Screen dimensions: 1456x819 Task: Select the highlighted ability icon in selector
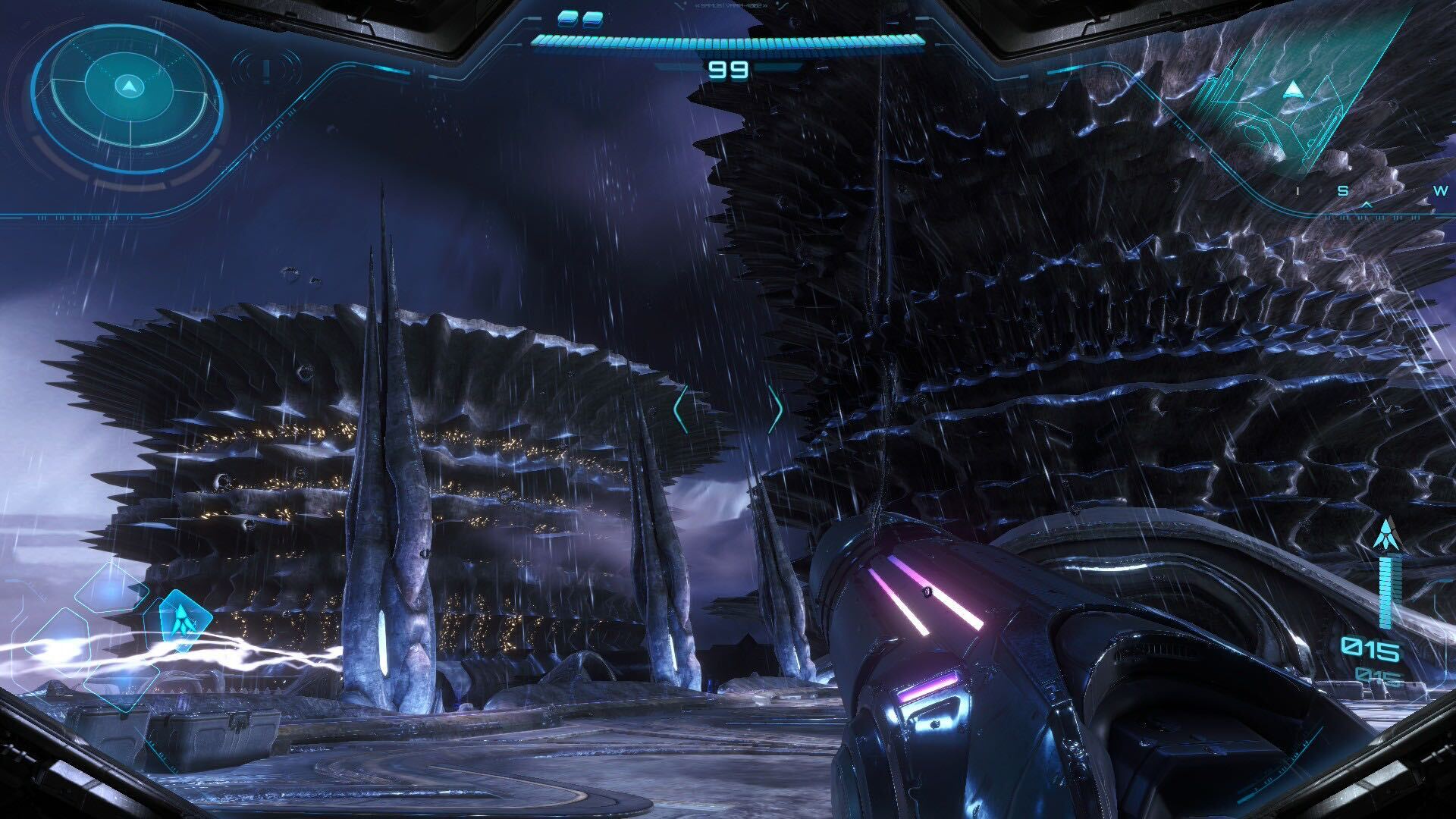(180, 616)
